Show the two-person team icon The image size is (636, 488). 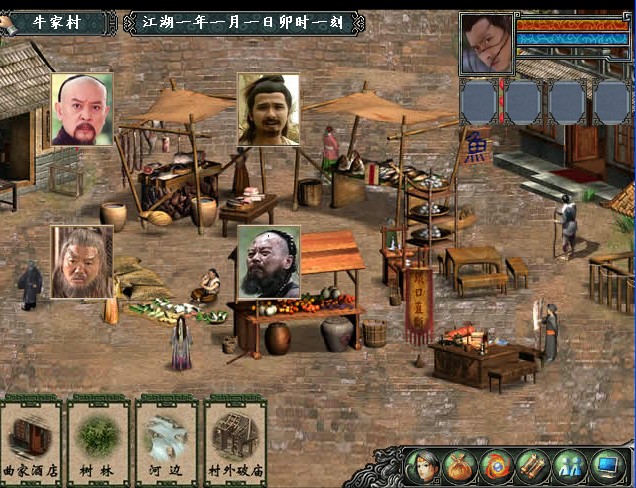pos(571,466)
